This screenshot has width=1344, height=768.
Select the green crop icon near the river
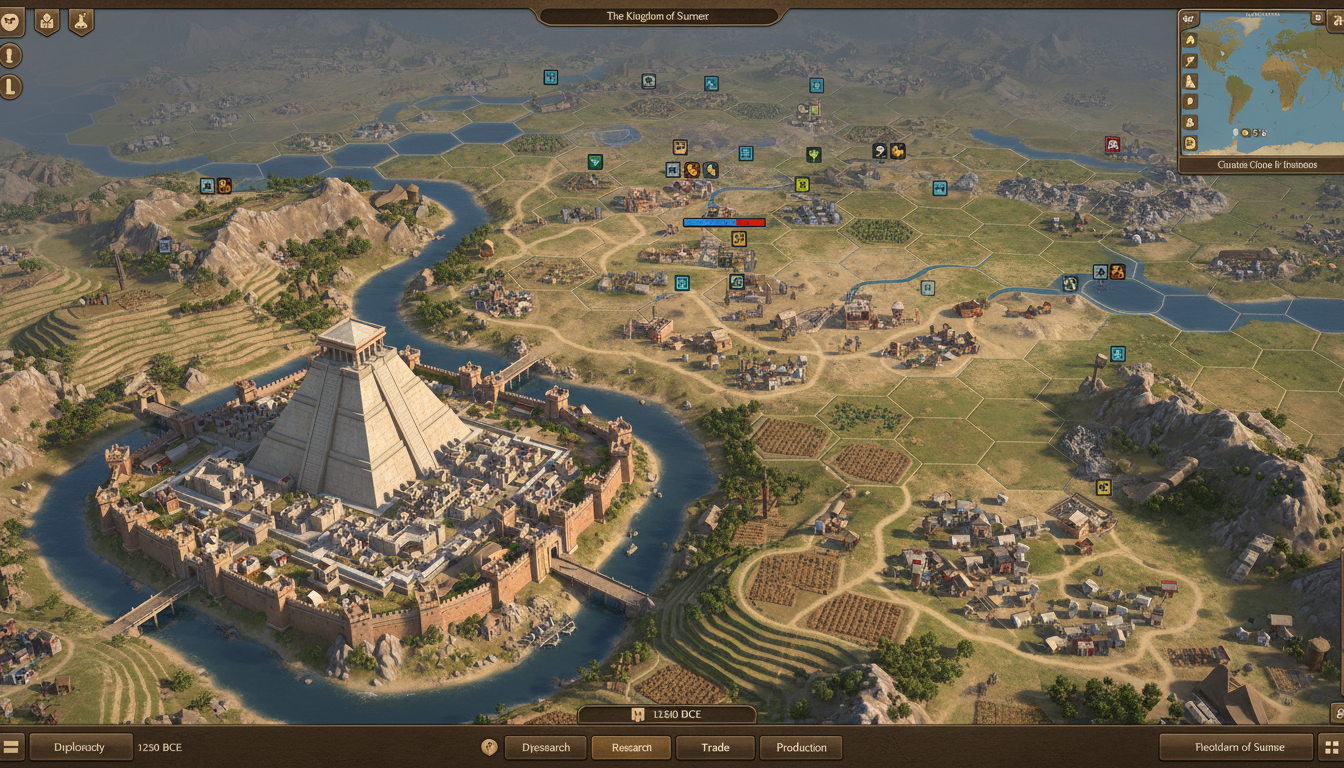(813, 155)
